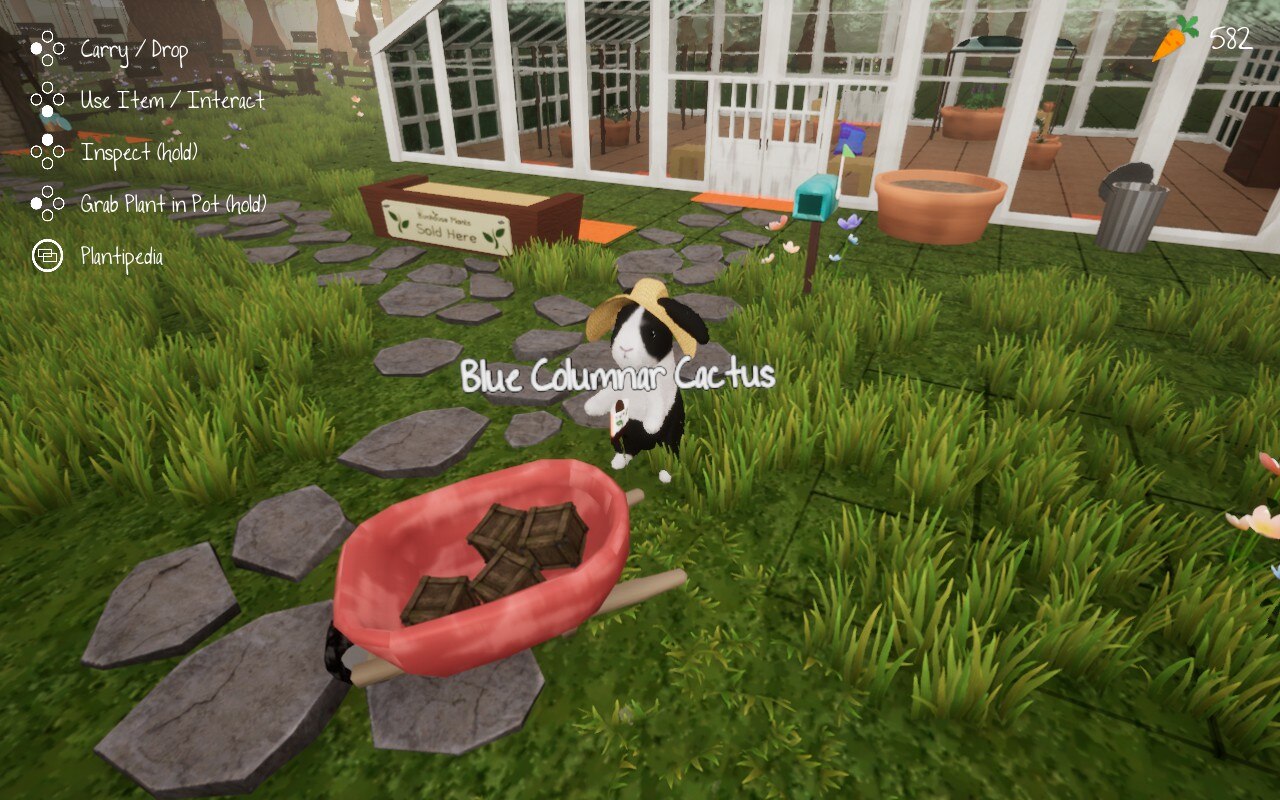This screenshot has width=1280, height=800.
Task: Click the teal mailbox near the greenhouse
Action: (814, 199)
